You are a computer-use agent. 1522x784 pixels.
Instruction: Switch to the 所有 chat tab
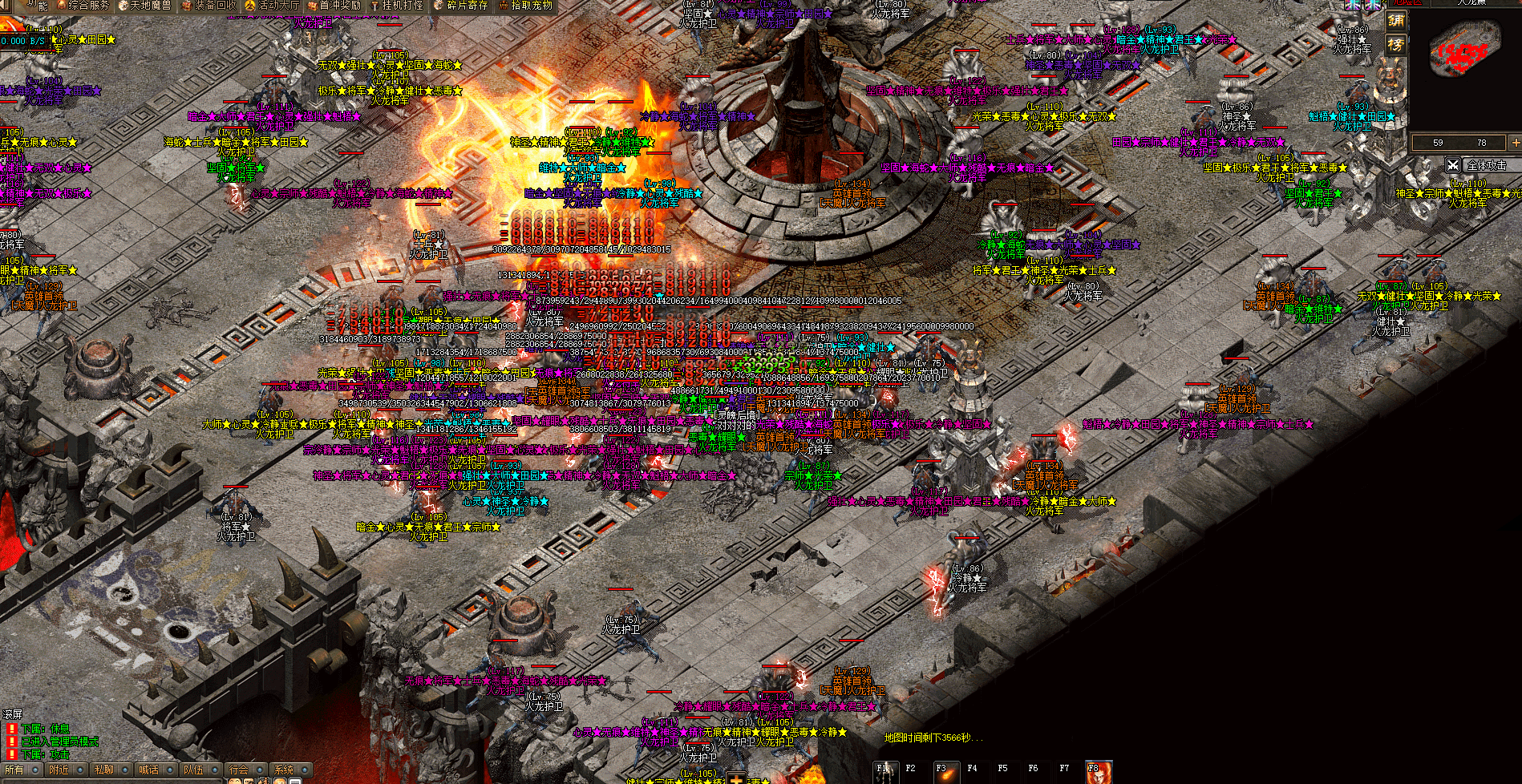pyautogui.click(x=15, y=770)
